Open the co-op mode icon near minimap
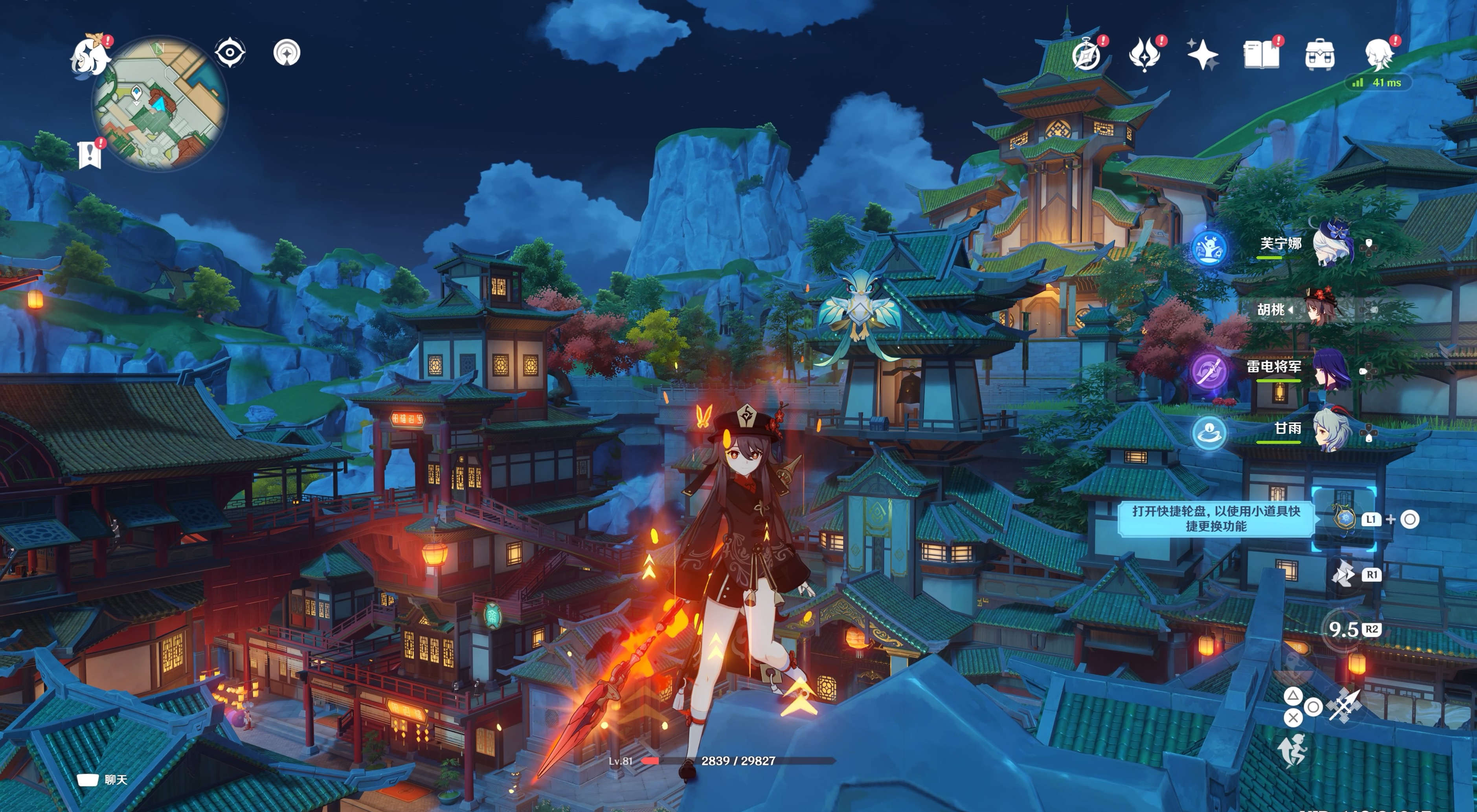Image resolution: width=1477 pixels, height=812 pixels. [x=287, y=53]
